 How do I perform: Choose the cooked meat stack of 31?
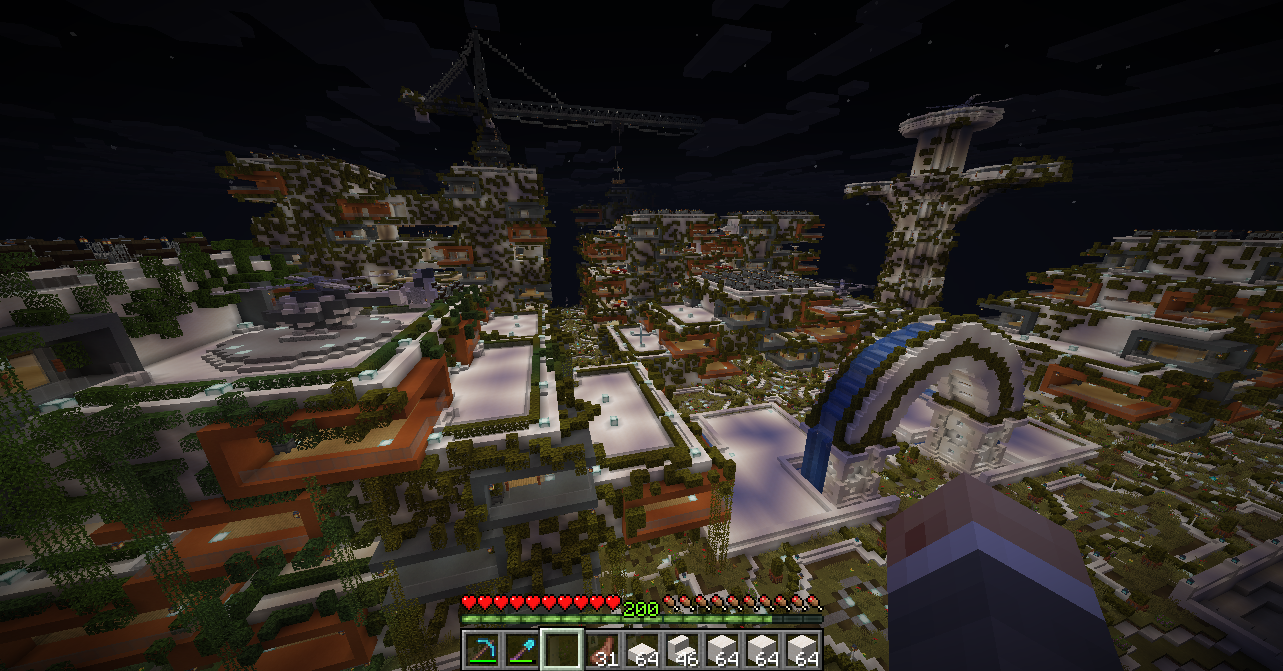coord(602,648)
